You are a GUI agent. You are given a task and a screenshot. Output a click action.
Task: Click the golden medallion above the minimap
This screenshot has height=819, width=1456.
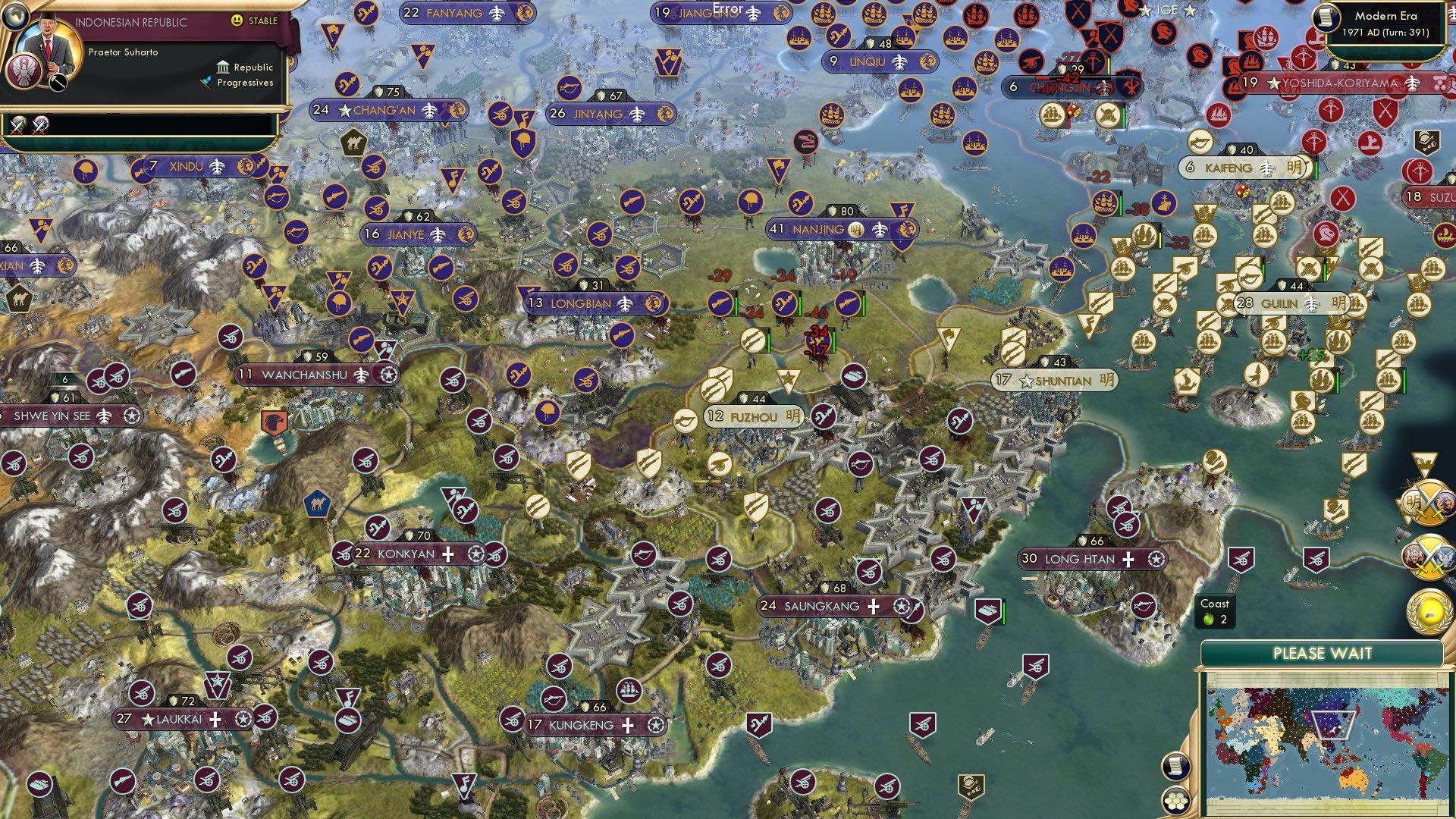1429,611
